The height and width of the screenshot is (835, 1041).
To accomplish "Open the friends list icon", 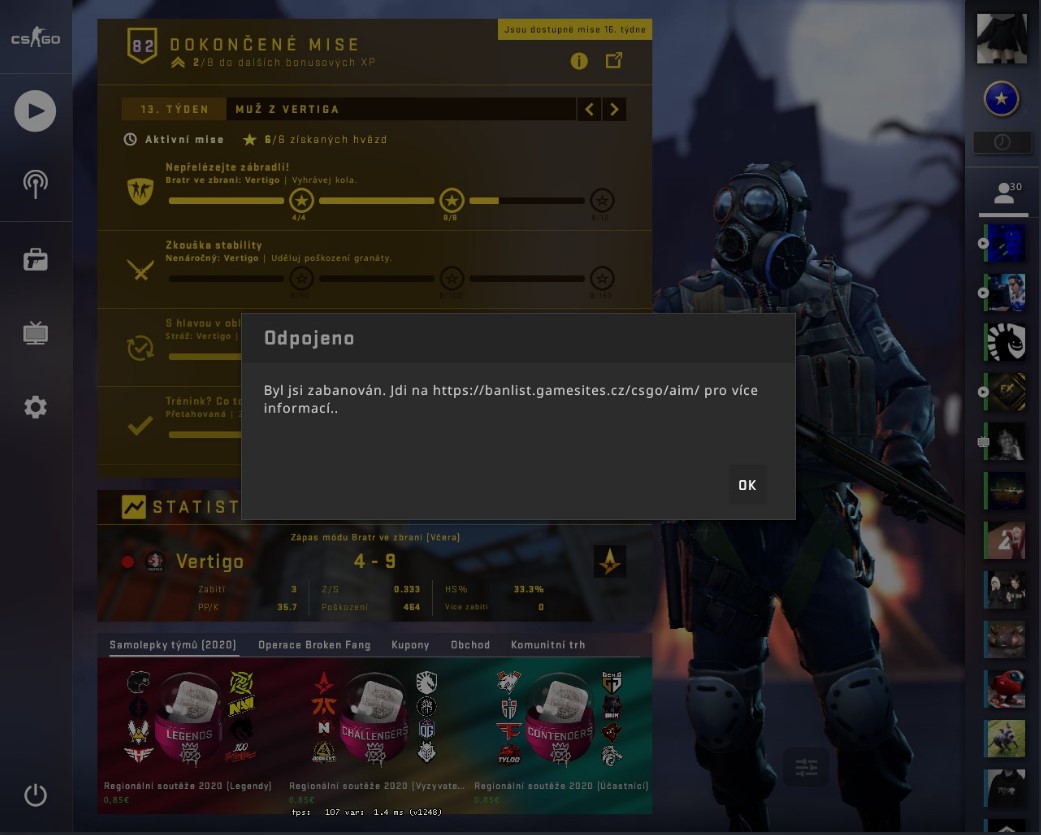I will click(x=1003, y=195).
